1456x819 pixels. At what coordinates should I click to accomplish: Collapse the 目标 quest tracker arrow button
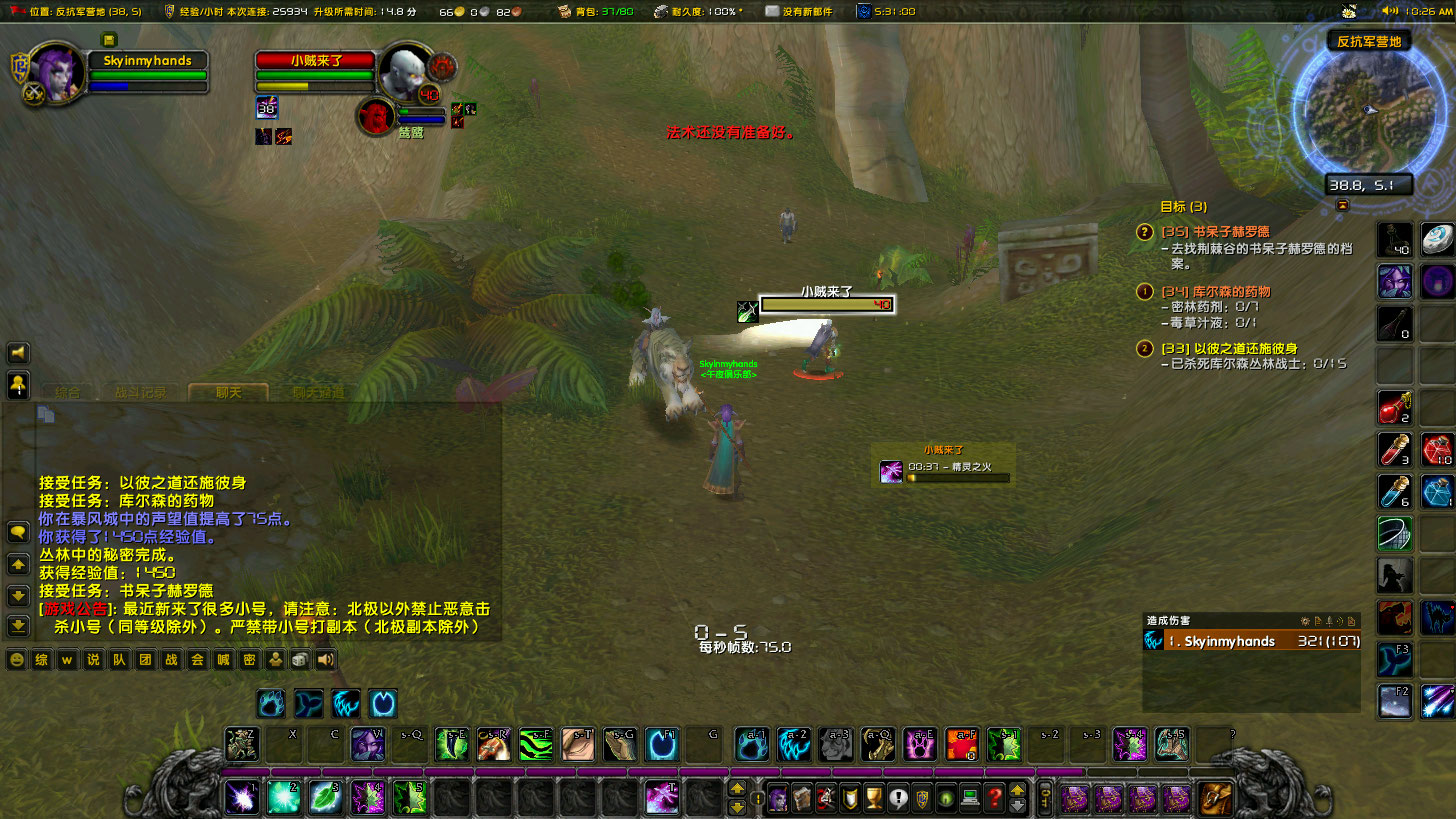1342,206
